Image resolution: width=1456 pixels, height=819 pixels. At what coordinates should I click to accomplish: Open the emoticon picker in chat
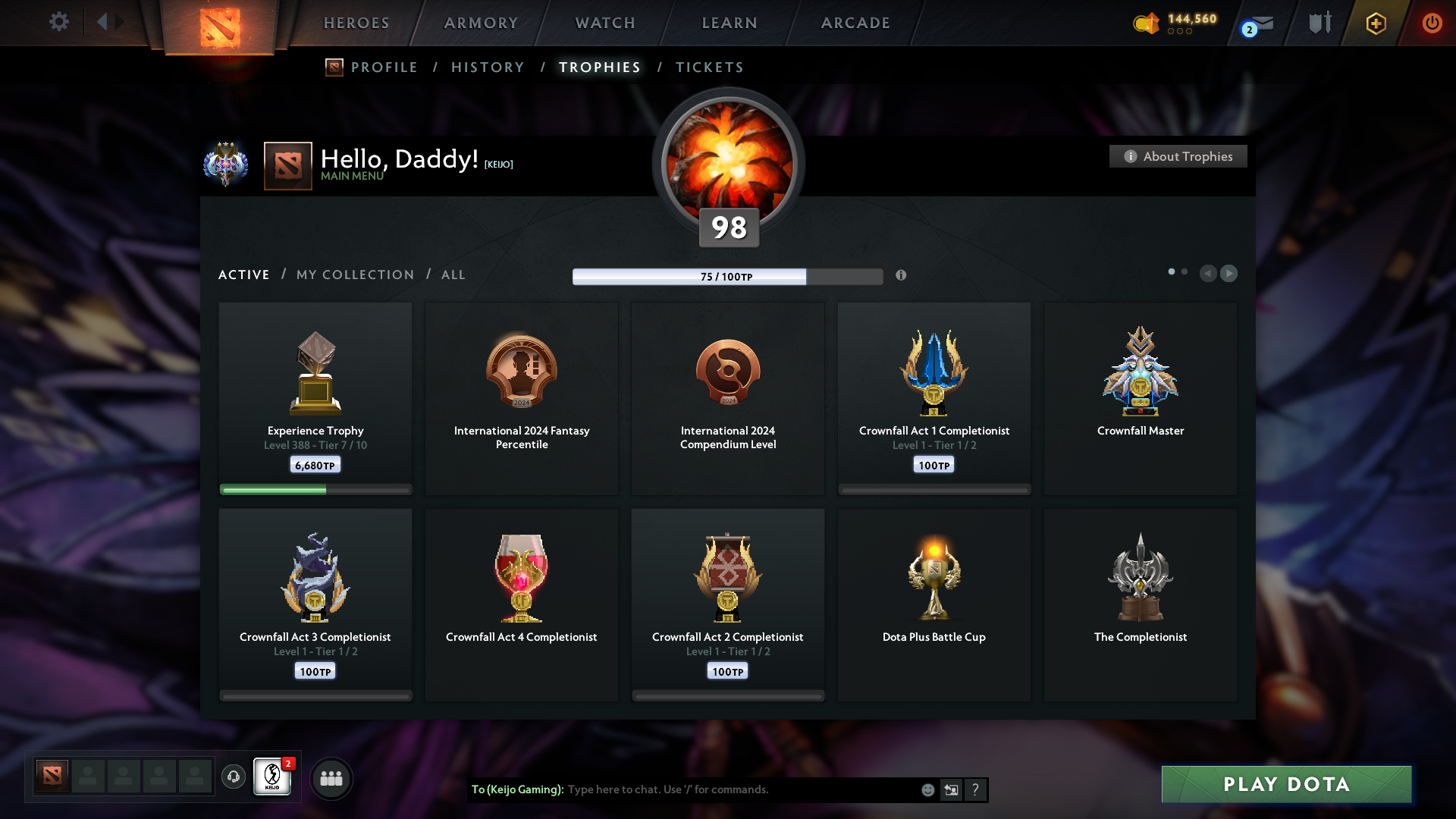(927, 789)
